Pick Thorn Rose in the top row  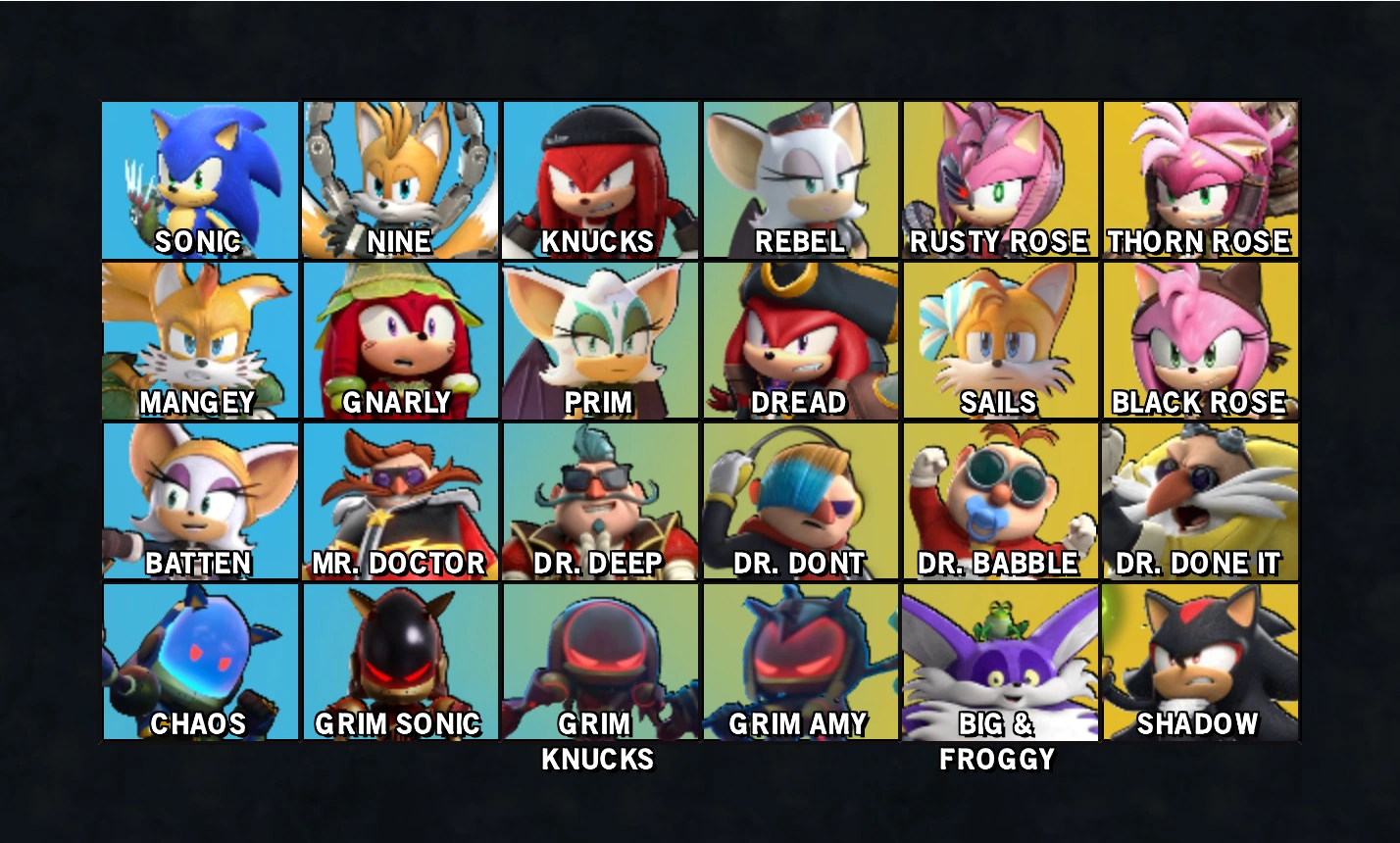pyautogui.click(x=1200, y=179)
